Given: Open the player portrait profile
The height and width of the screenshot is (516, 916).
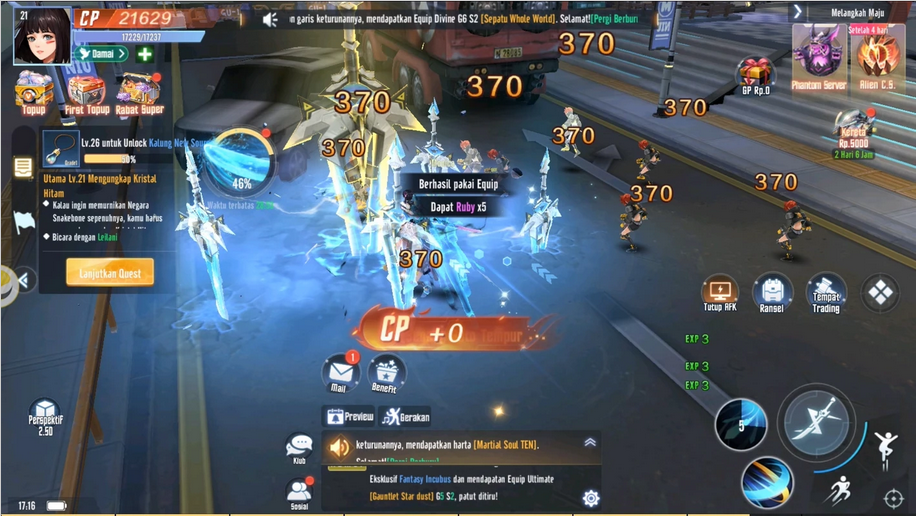Looking at the screenshot, I should [42, 36].
